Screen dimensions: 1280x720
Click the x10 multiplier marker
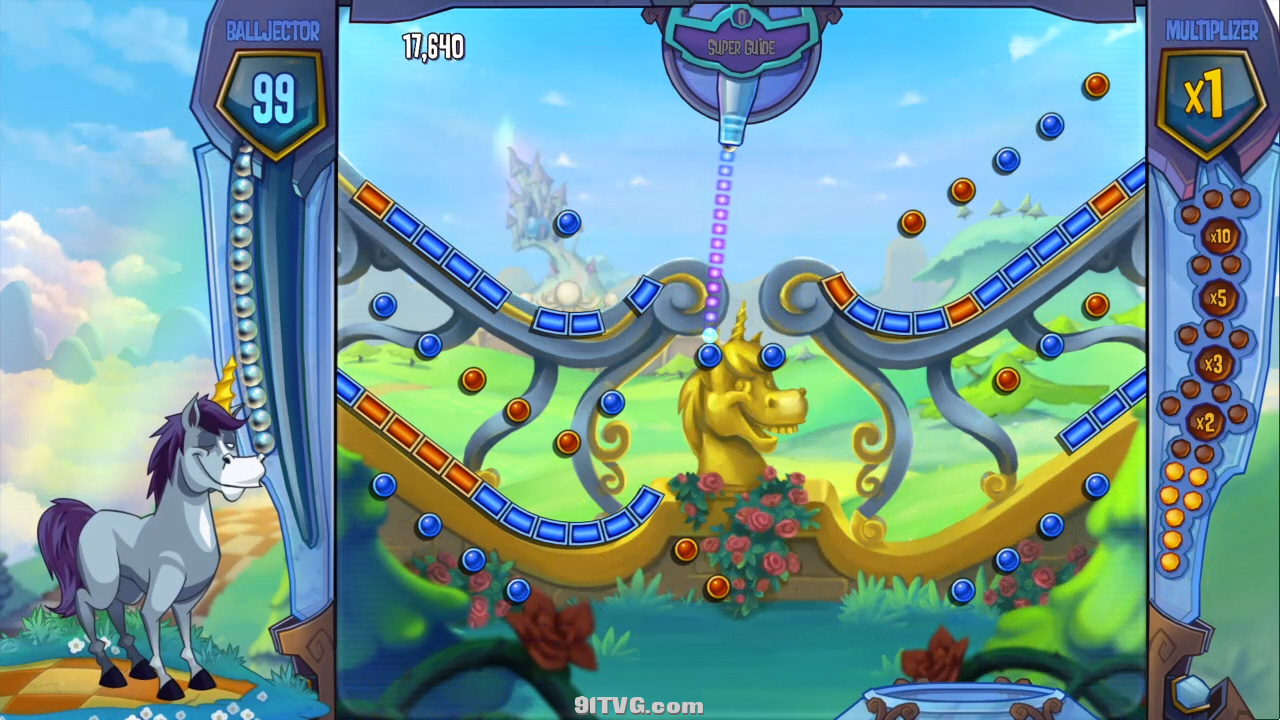(x=1219, y=238)
